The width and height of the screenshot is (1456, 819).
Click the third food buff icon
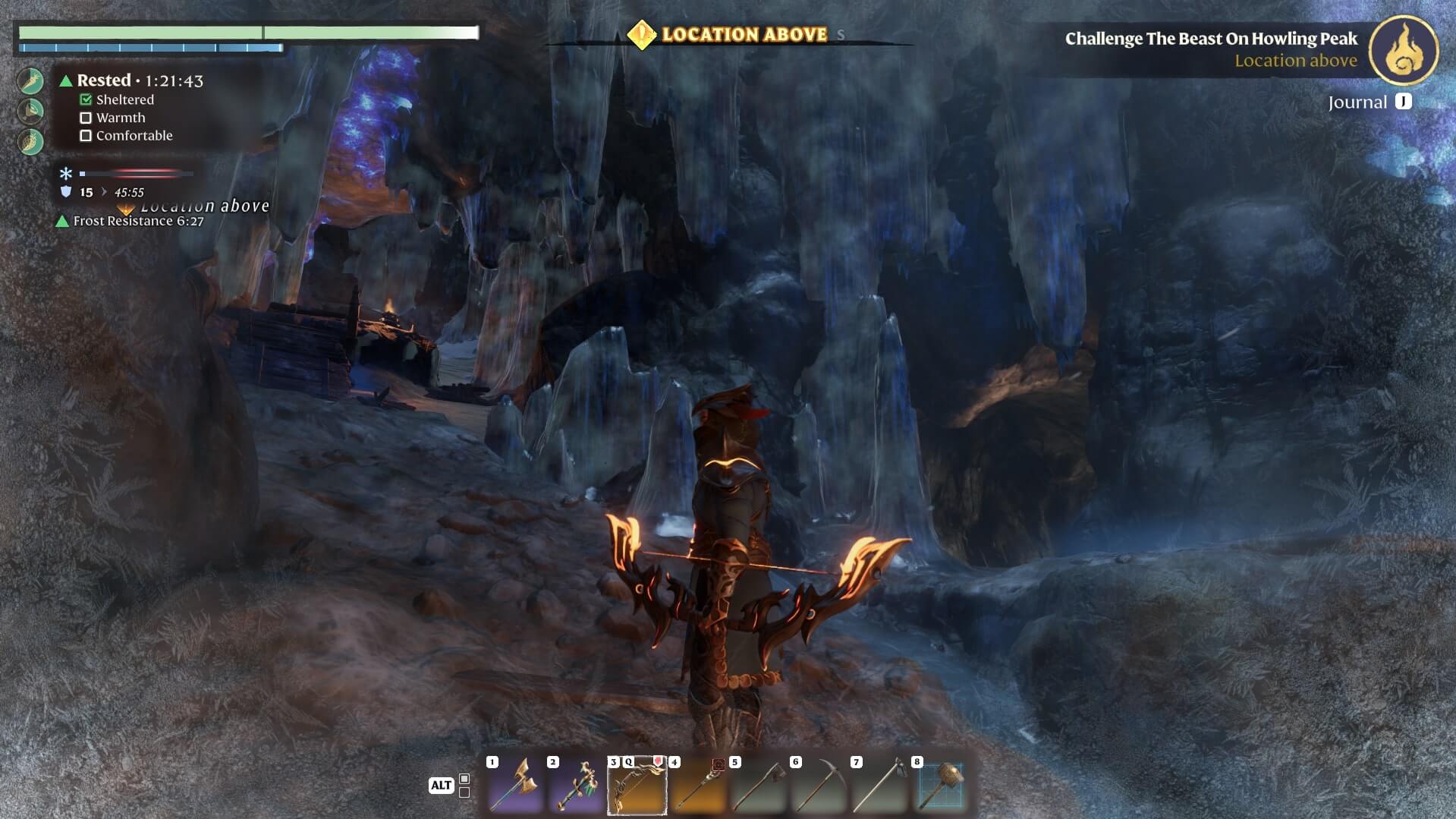pos(31,141)
